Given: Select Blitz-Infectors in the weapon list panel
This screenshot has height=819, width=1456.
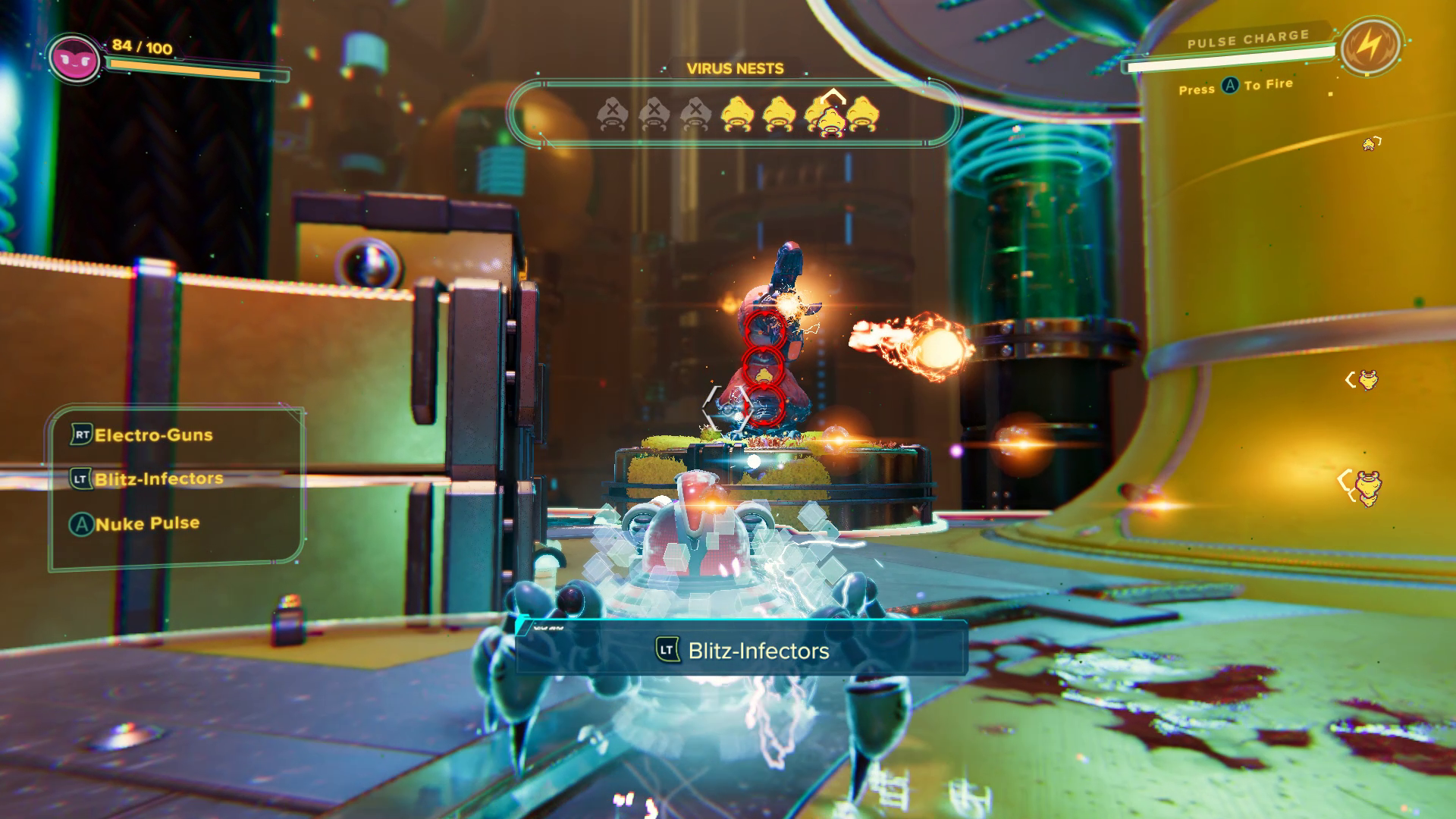Looking at the screenshot, I should 158,479.
